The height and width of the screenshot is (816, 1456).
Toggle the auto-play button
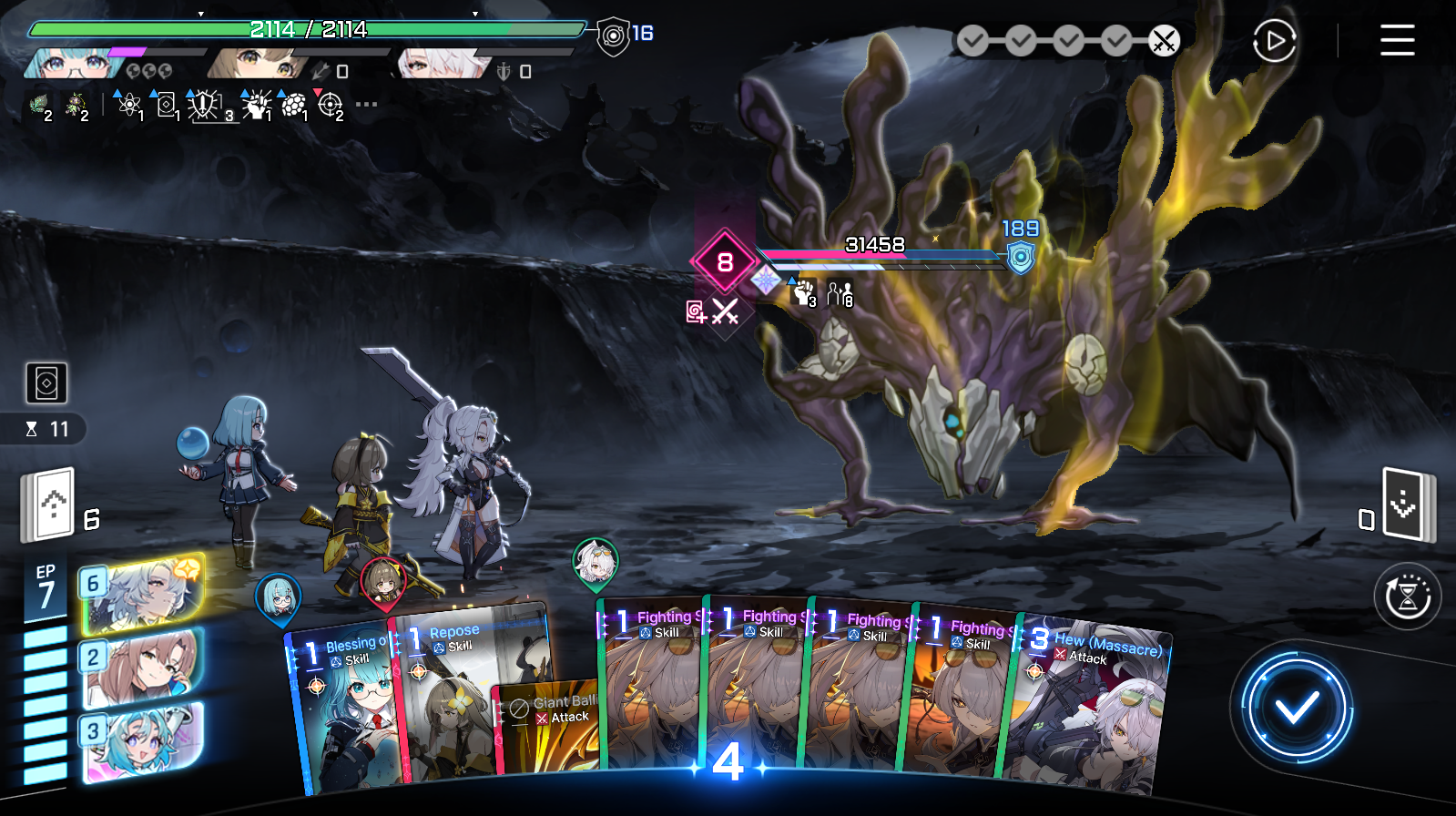[1274, 41]
